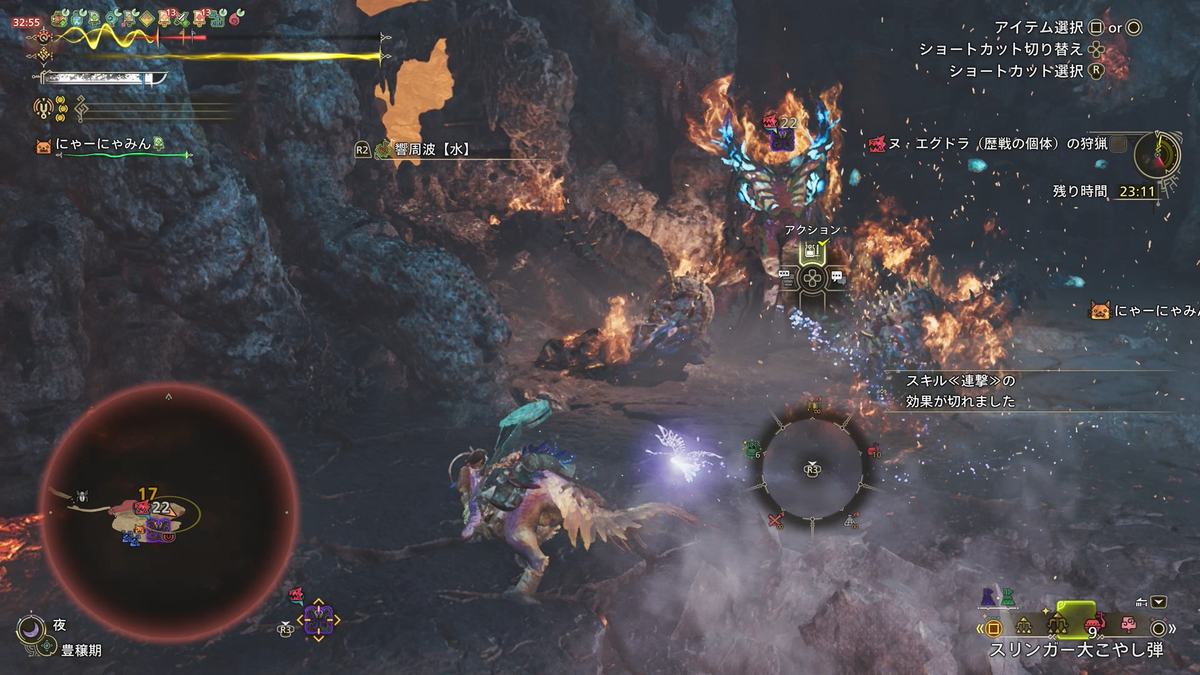
Task: Click the red spiral status buff icon
Action: click(x=236, y=19)
